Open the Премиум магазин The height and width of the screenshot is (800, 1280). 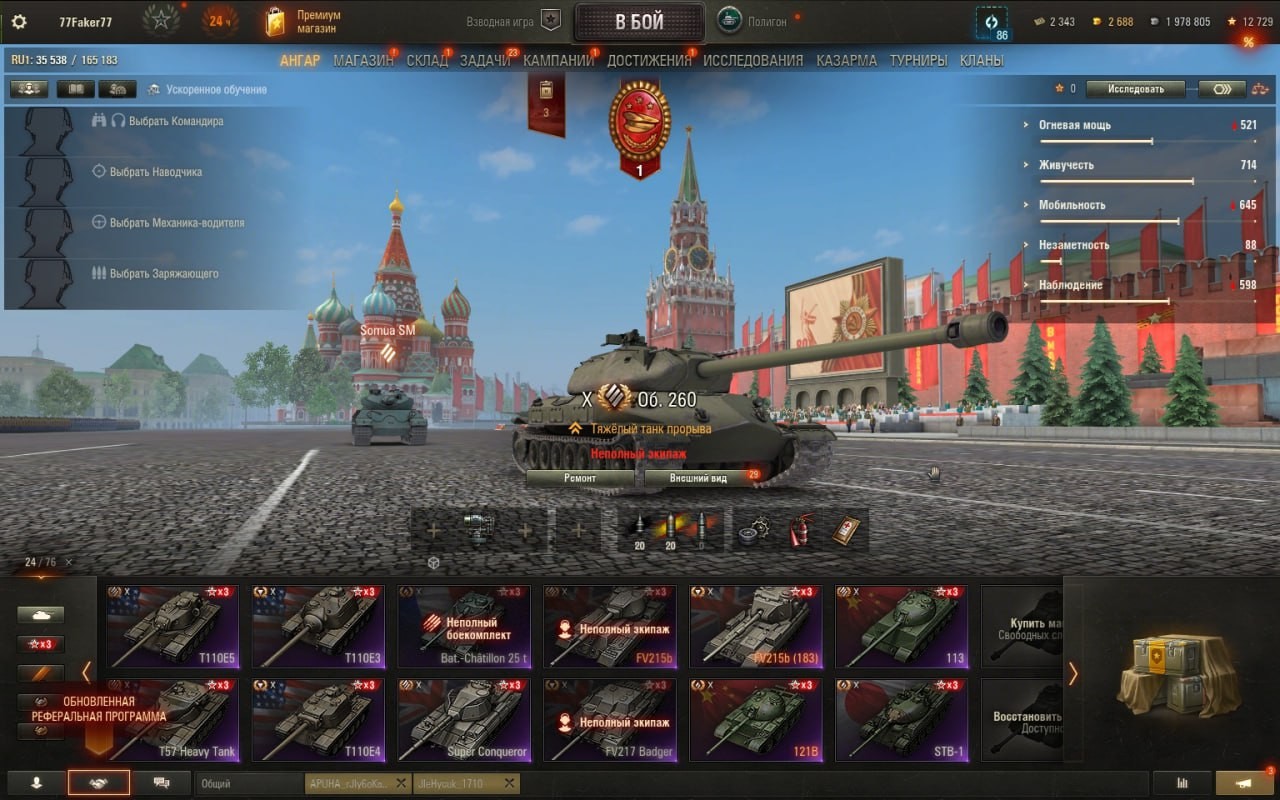[303, 22]
